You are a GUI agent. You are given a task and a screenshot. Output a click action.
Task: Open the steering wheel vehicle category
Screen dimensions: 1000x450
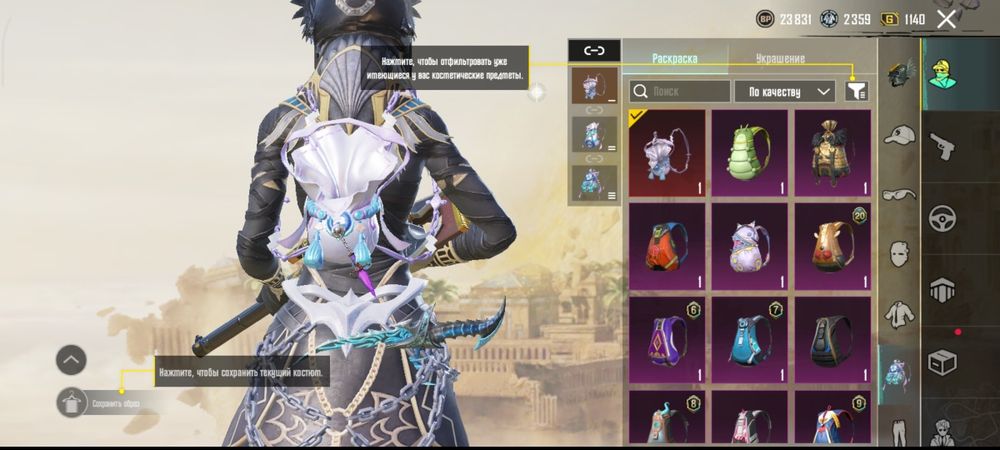pyautogui.click(x=942, y=219)
